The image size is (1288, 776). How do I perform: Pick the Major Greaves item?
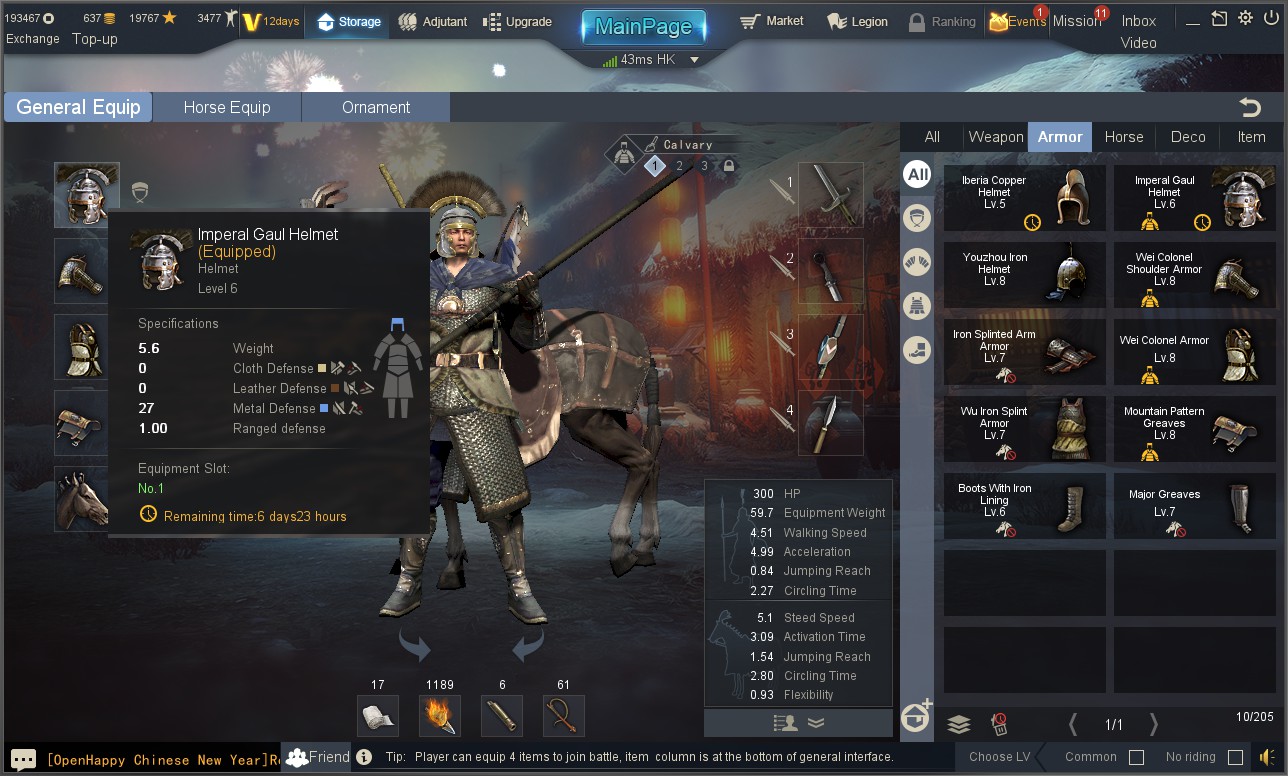click(x=1195, y=506)
